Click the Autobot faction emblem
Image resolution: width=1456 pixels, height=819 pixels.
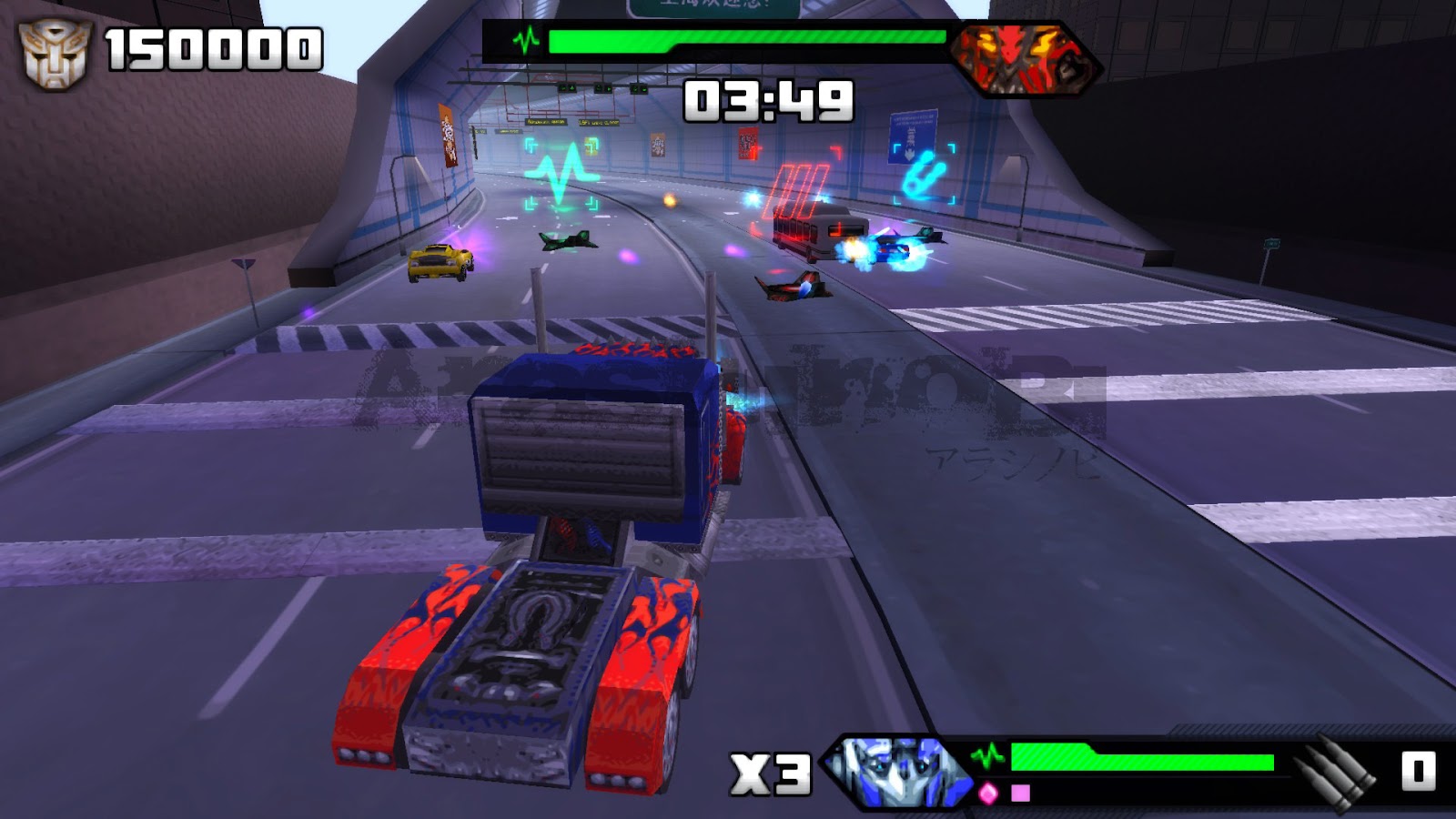[57, 52]
